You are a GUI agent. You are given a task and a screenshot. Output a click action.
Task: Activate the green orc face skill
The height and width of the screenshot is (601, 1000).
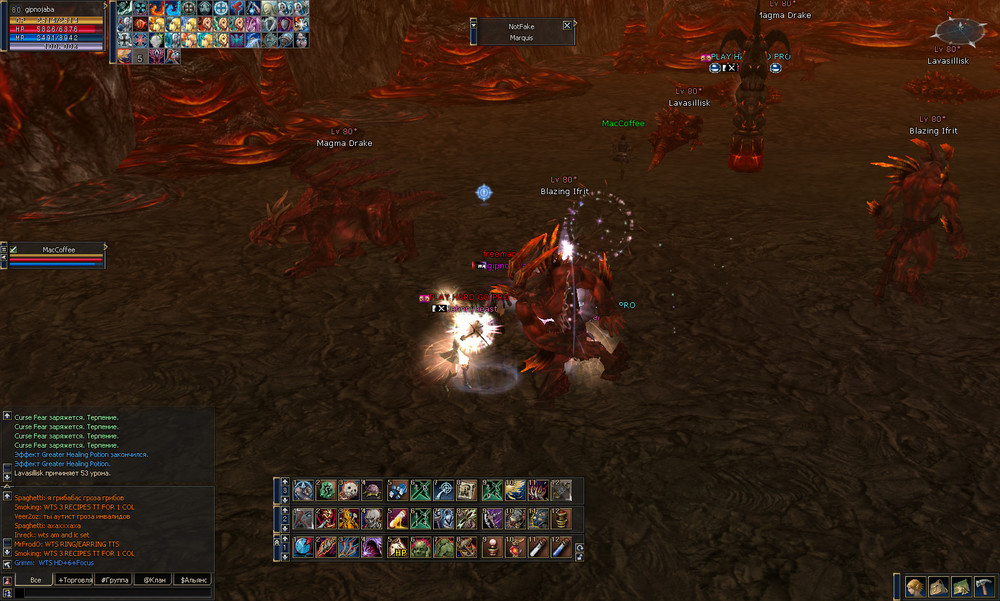421,547
